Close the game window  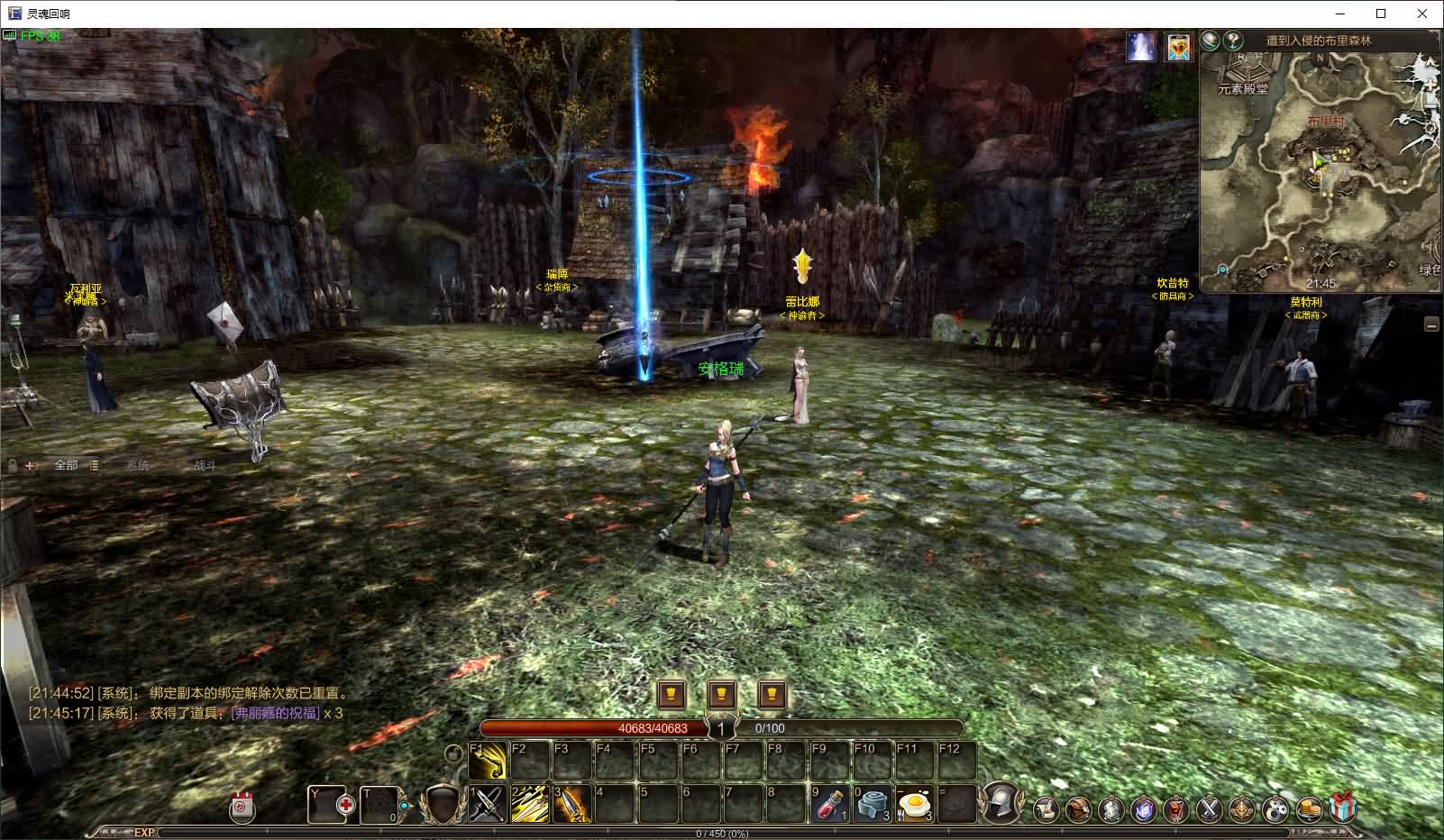1422,14
